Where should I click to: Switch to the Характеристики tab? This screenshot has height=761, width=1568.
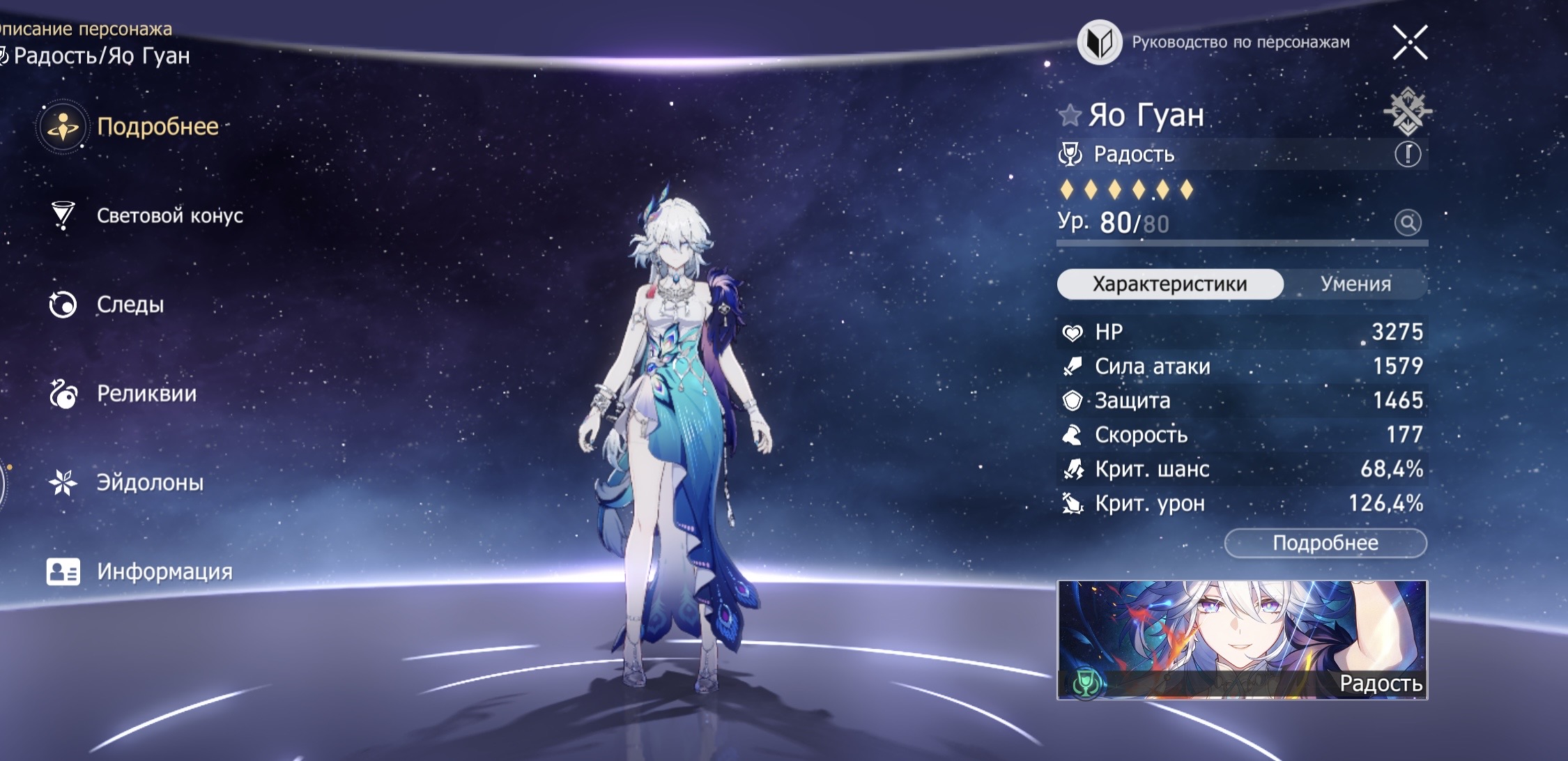click(x=1169, y=284)
